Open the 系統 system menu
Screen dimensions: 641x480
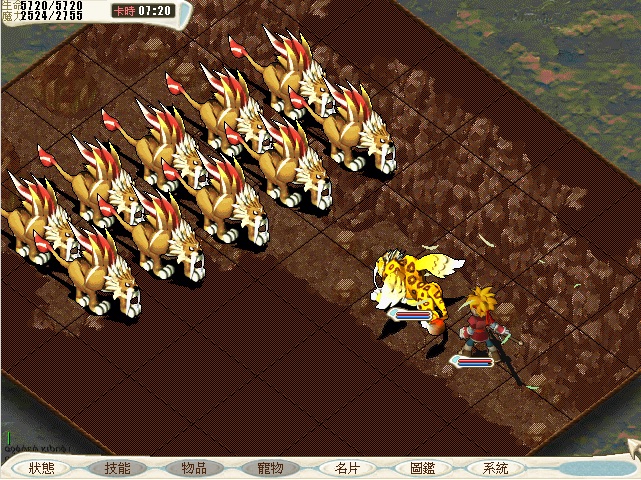[x=496, y=468]
